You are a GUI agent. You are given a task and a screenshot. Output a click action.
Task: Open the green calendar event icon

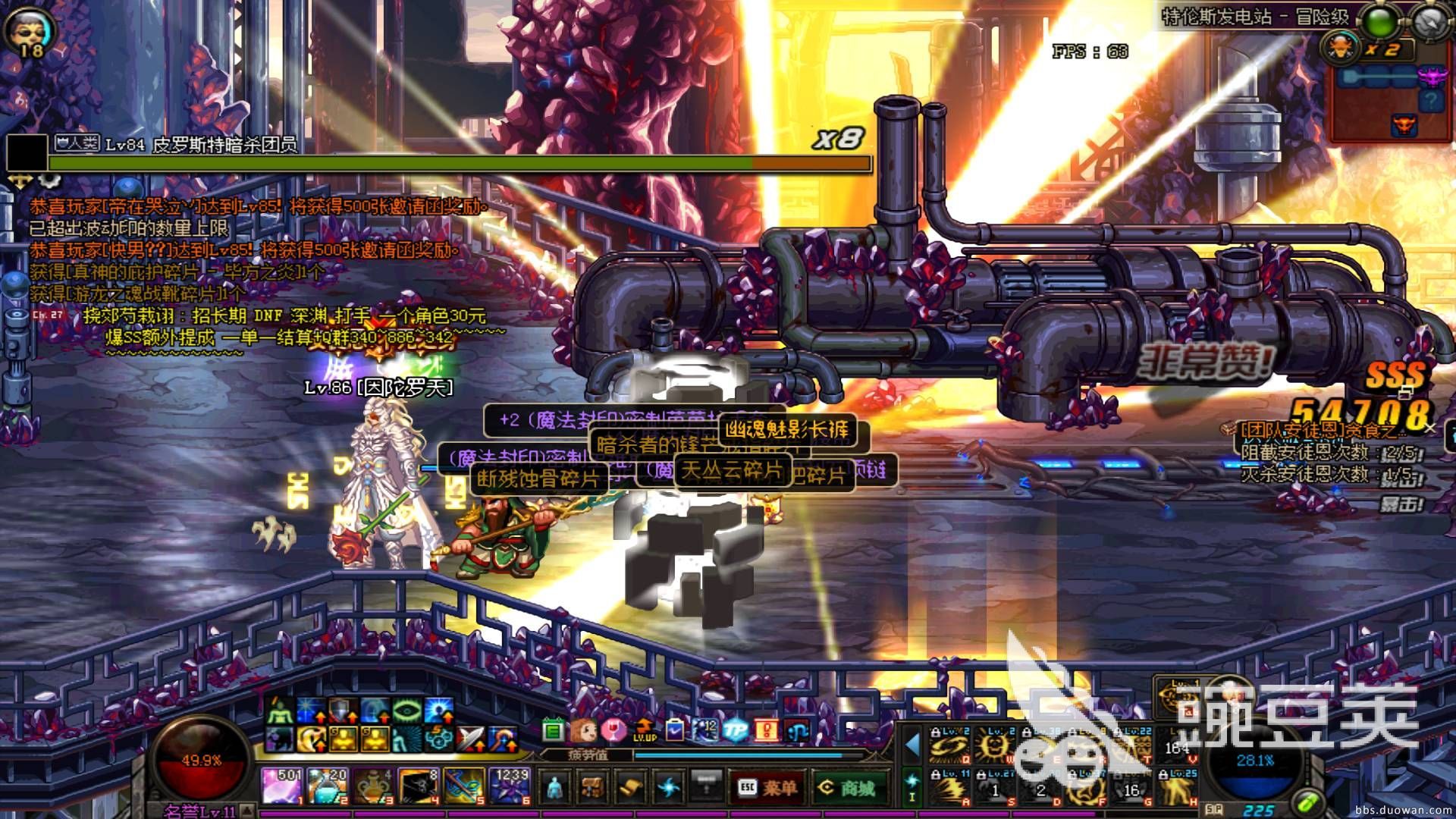(553, 730)
